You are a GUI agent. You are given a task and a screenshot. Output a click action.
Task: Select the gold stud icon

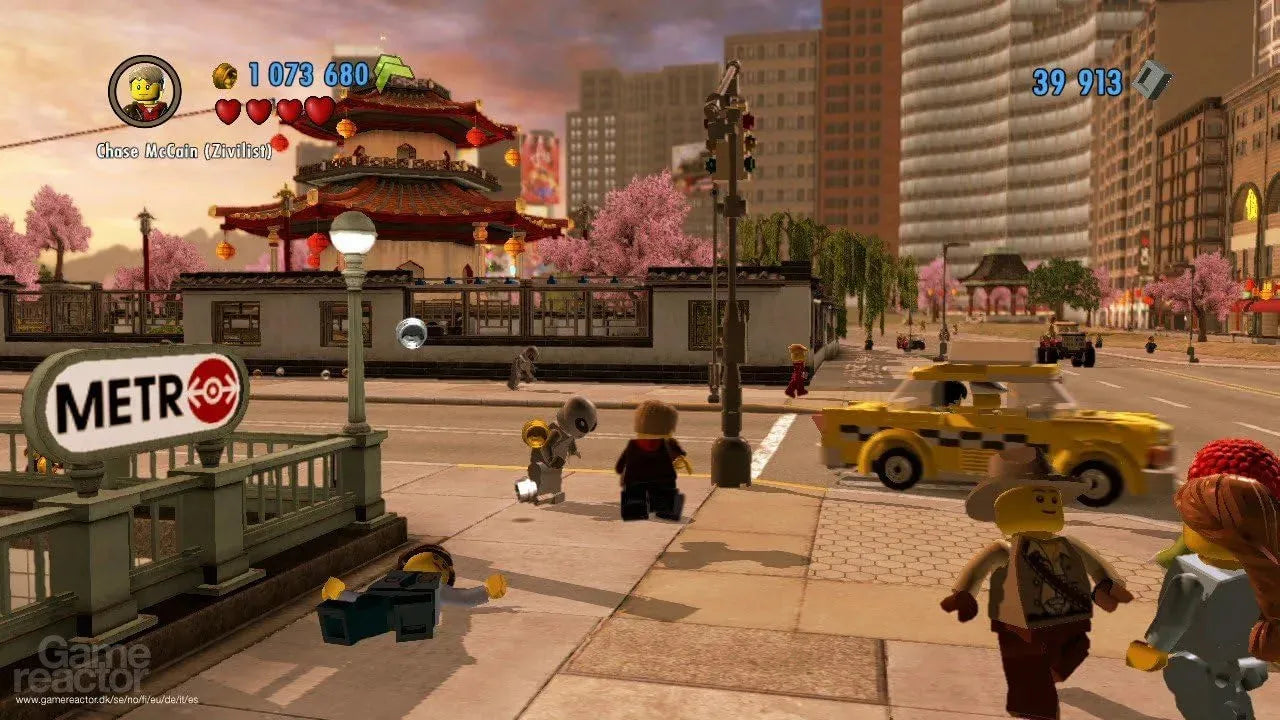coord(225,76)
